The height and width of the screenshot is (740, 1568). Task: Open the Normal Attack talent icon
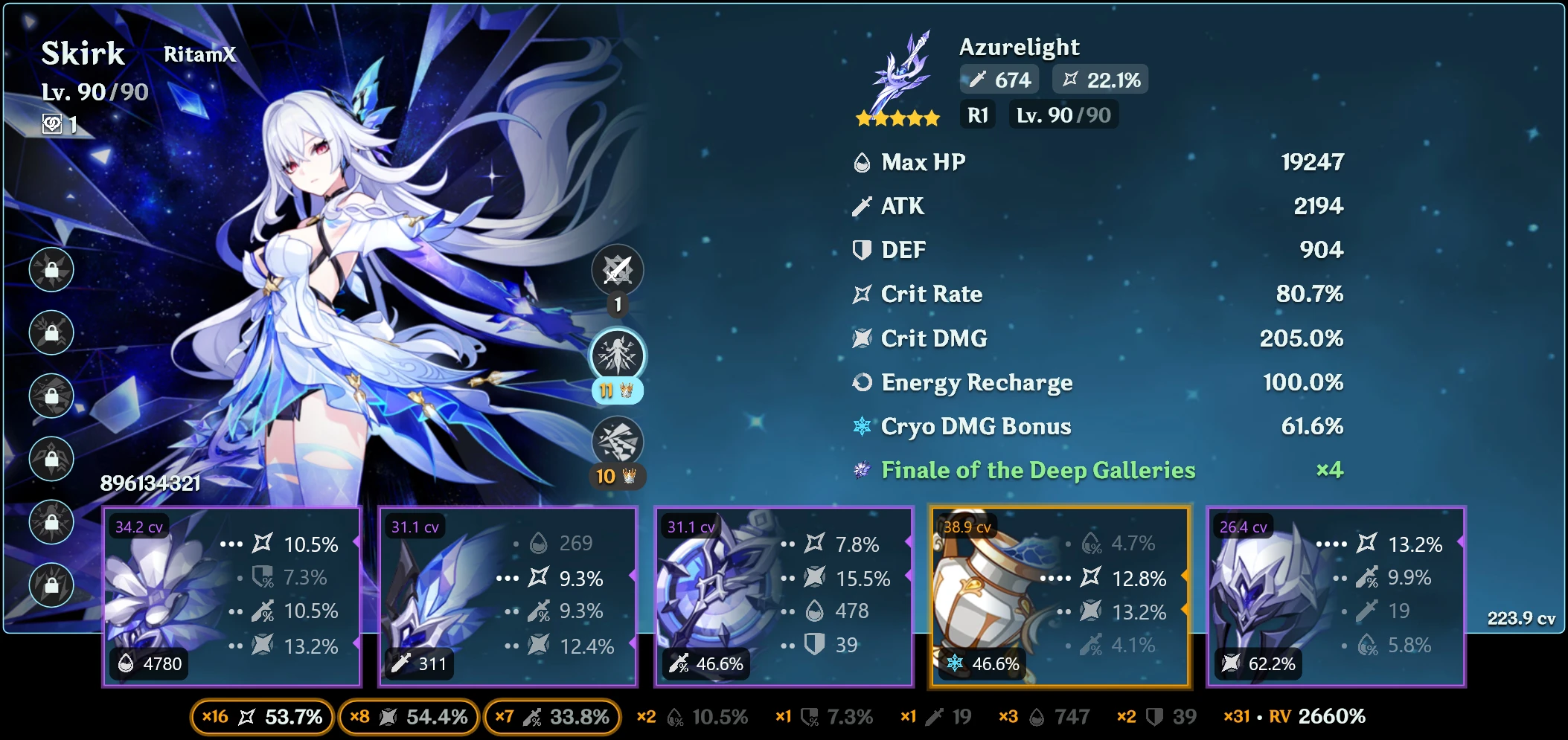(x=618, y=270)
